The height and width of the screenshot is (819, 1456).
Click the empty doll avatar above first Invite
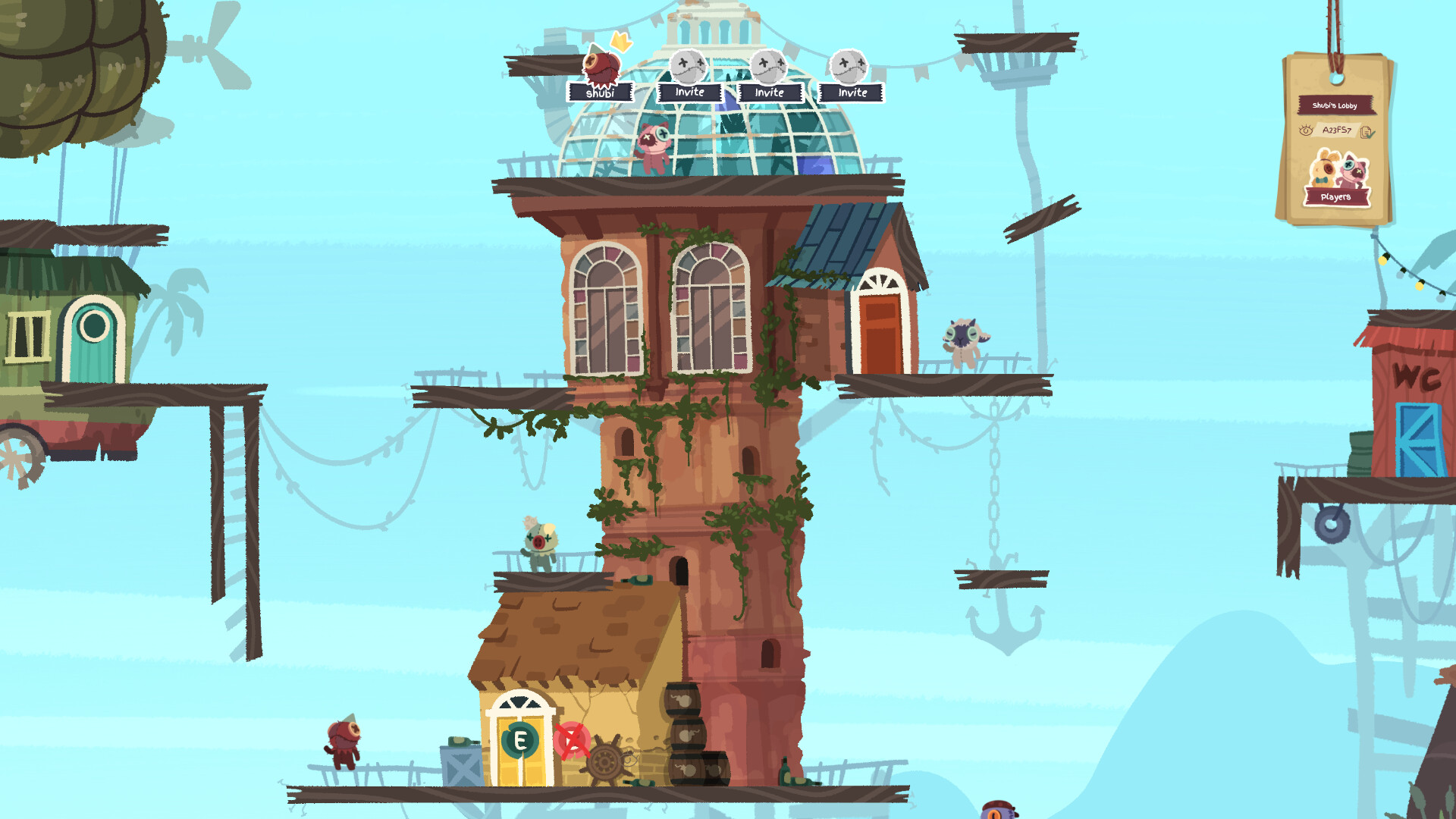click(x=688, y=67)
